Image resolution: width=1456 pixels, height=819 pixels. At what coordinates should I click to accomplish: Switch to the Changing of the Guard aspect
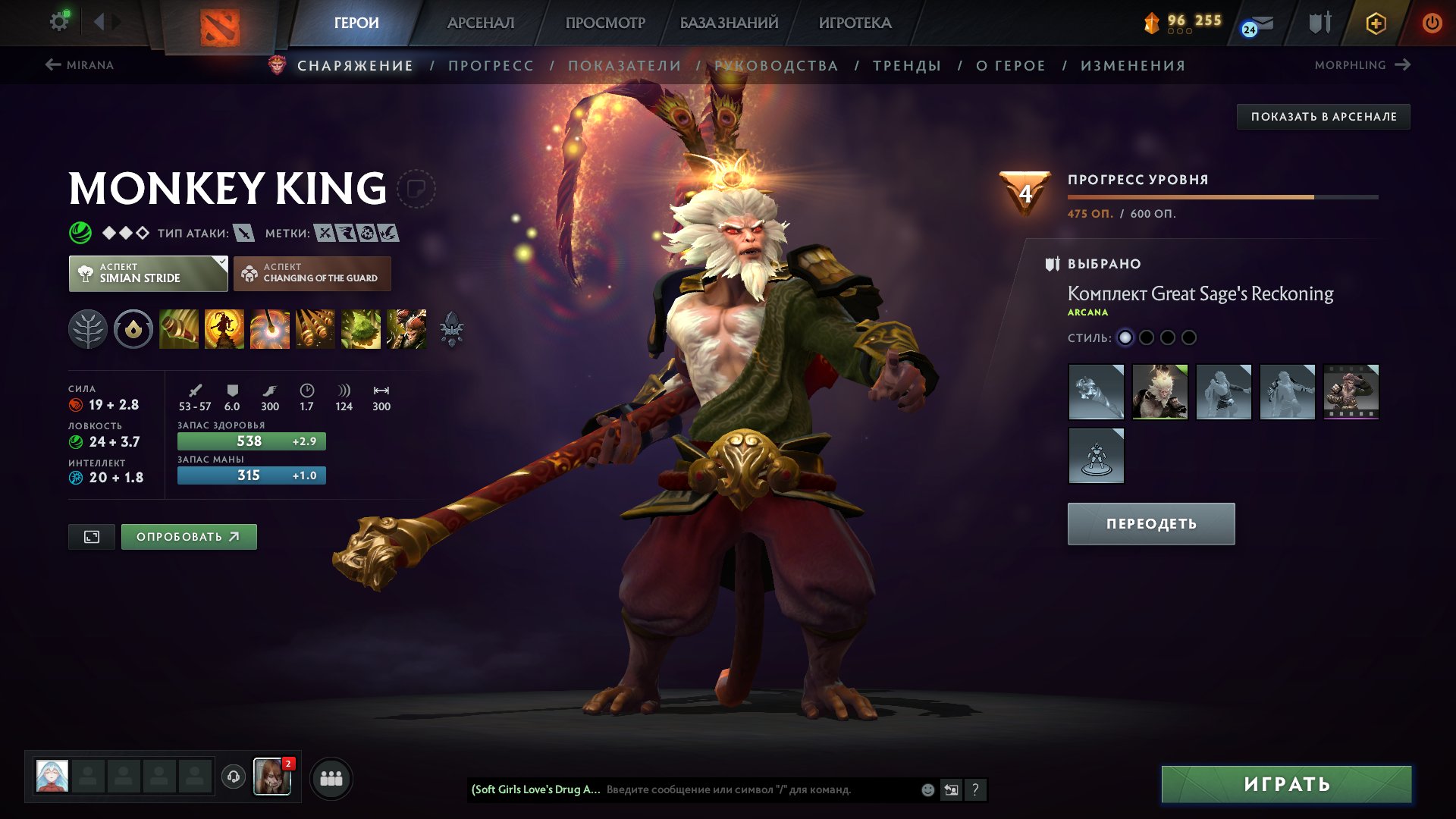click(313, 273)
